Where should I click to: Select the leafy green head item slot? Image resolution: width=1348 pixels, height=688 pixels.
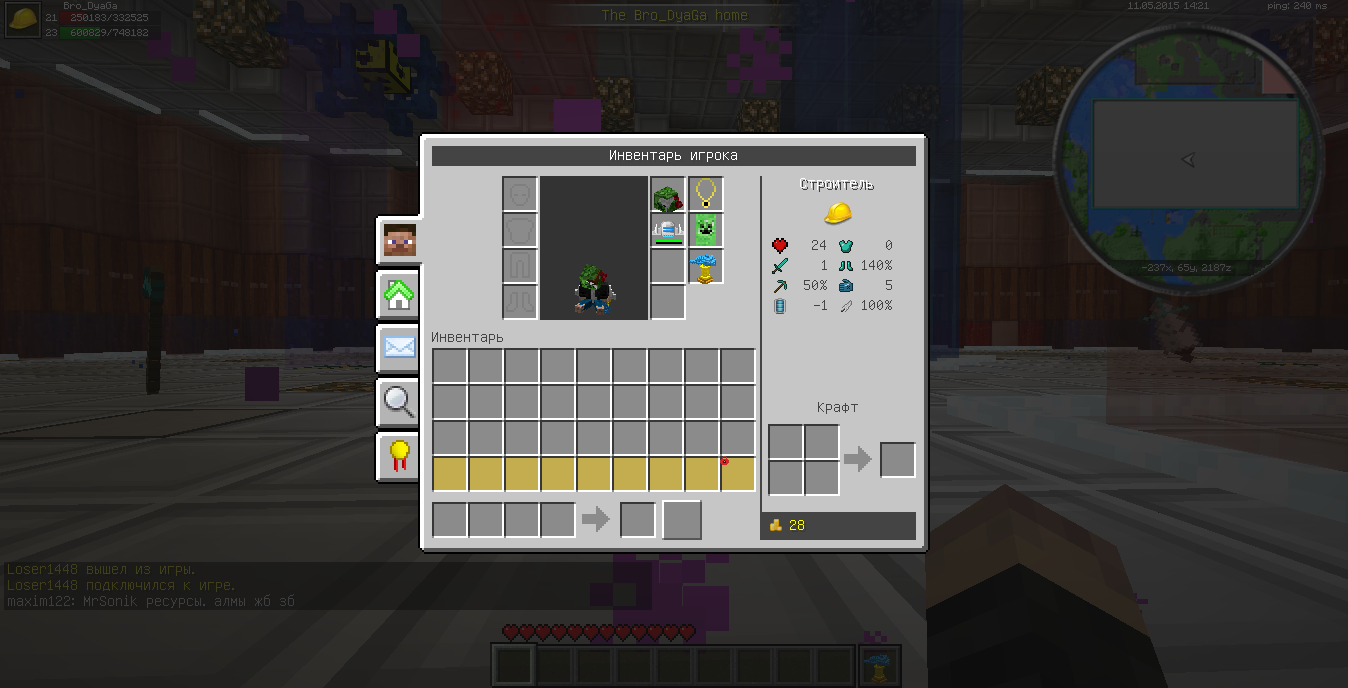click(668, 195)
